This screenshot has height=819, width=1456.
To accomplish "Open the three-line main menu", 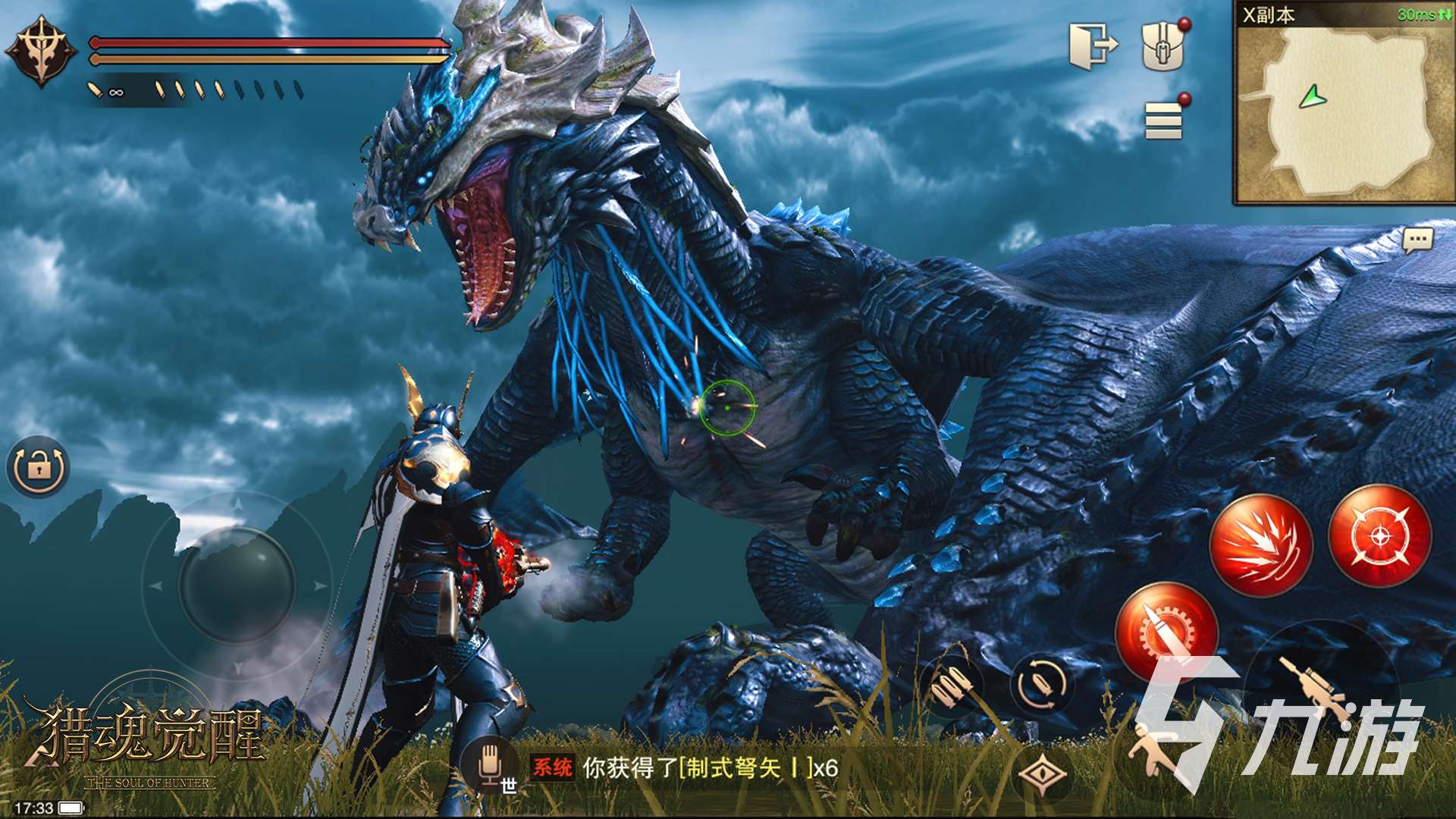I will (1164, 121).
